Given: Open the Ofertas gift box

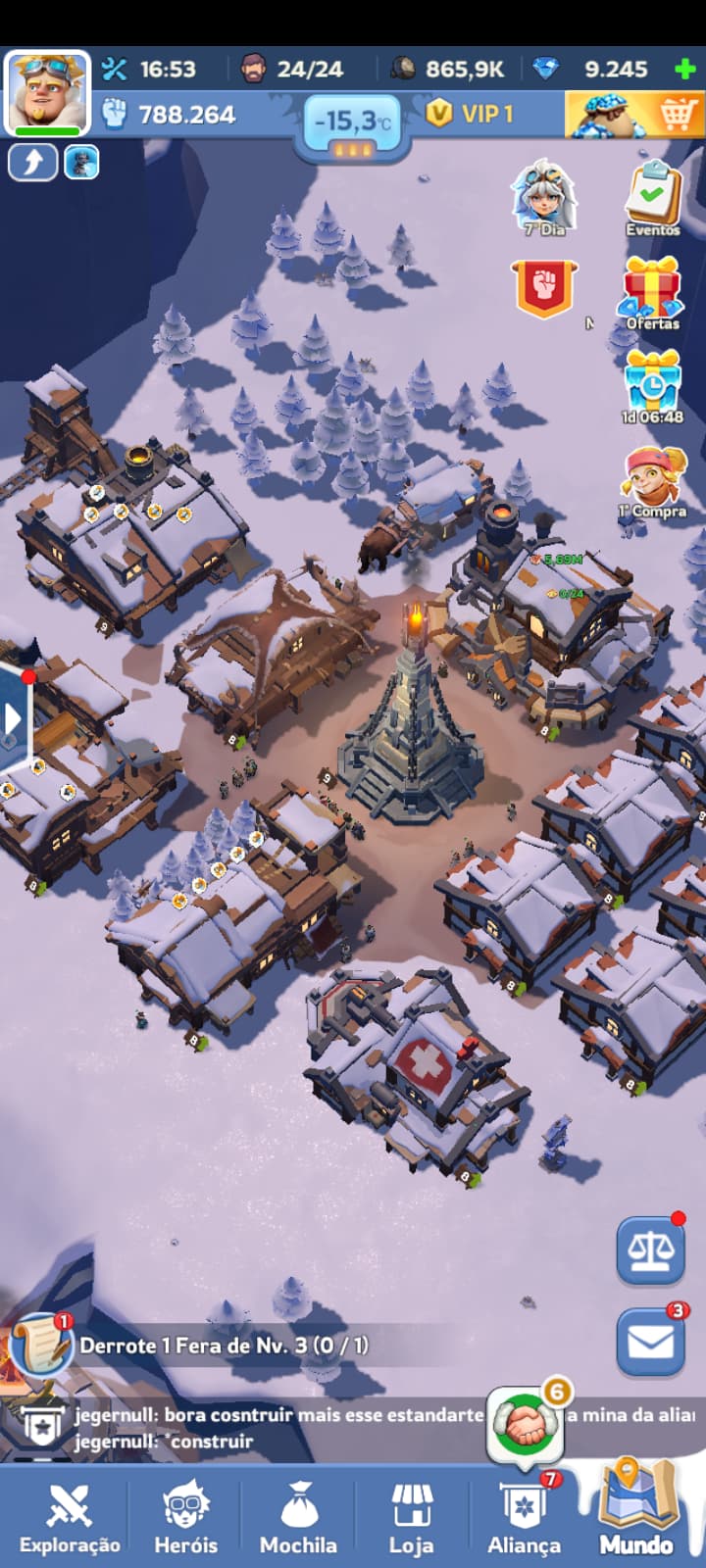Looking at the screenshot, I should click(652, 292).
